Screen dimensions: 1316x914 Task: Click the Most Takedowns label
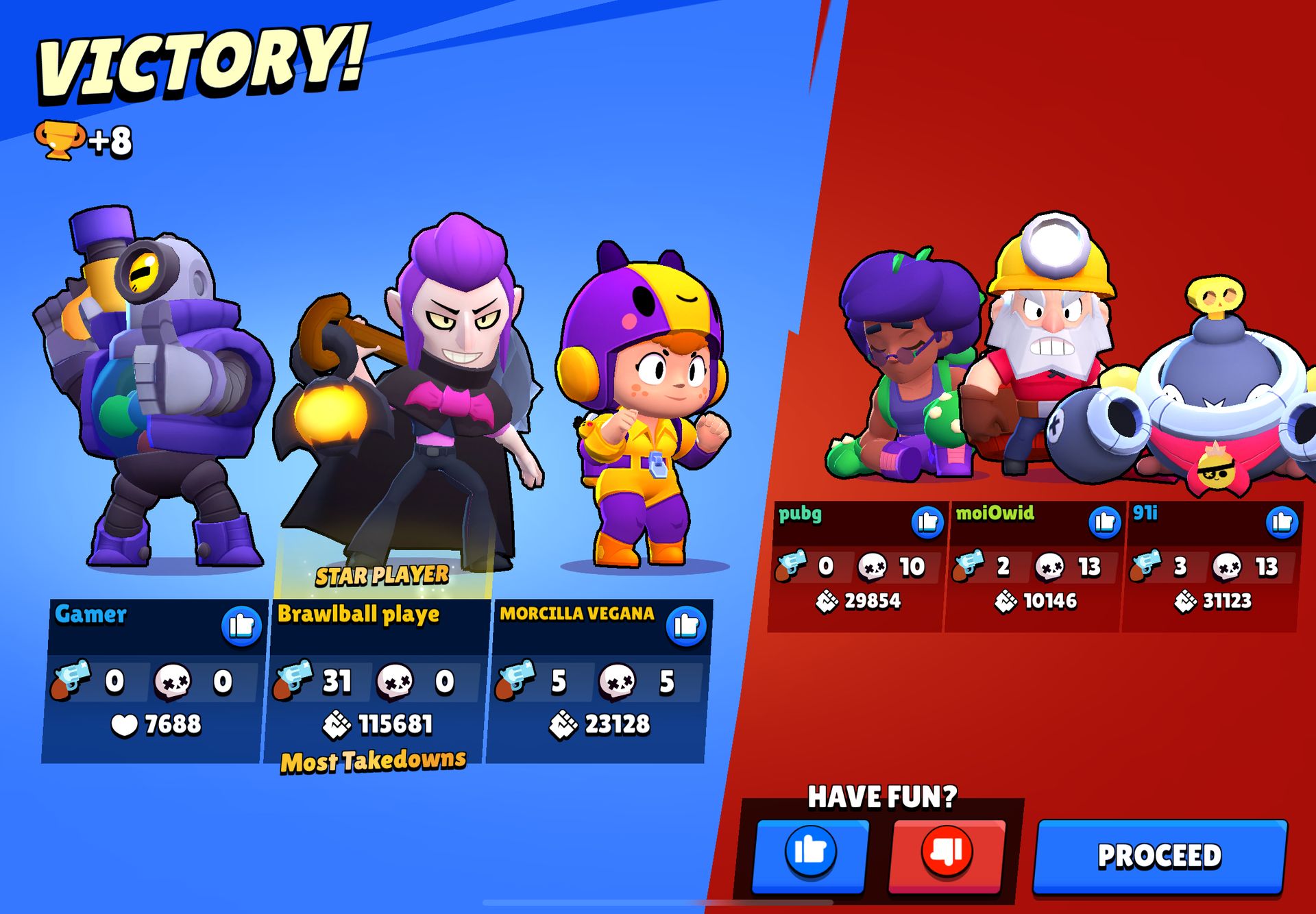point(375,761)
